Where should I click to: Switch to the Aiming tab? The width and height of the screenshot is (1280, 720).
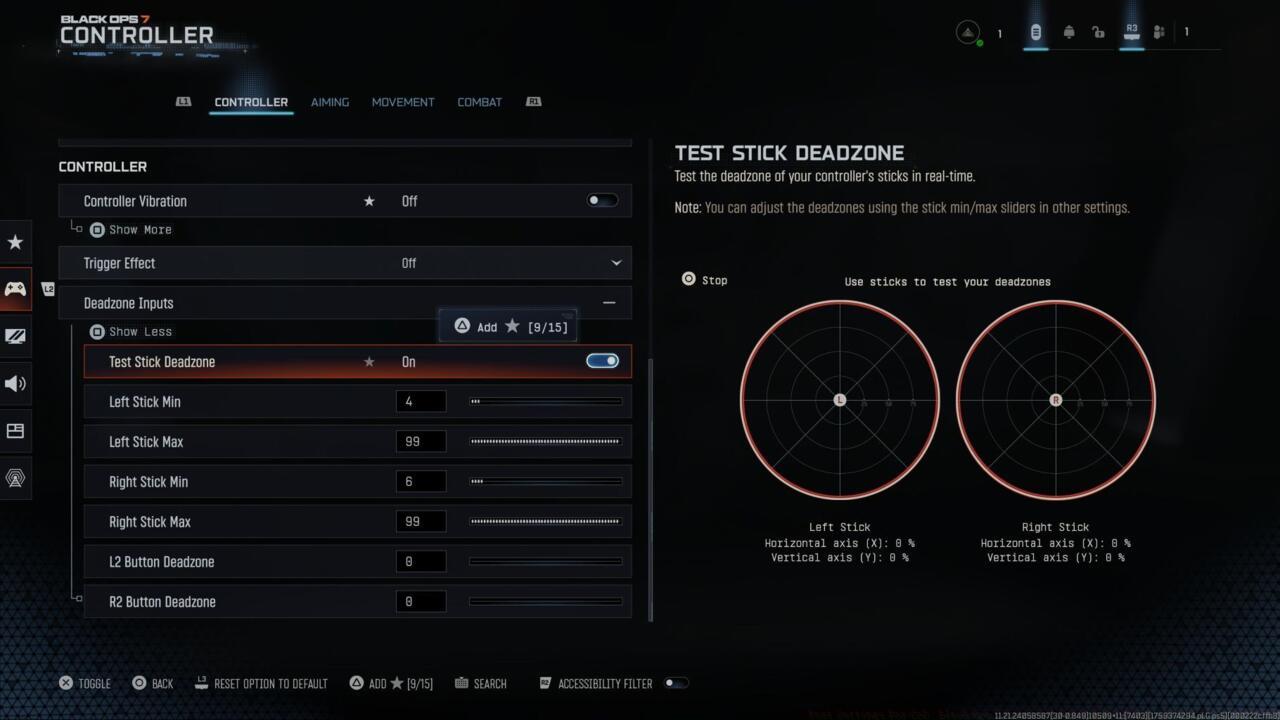pos(329,101)
